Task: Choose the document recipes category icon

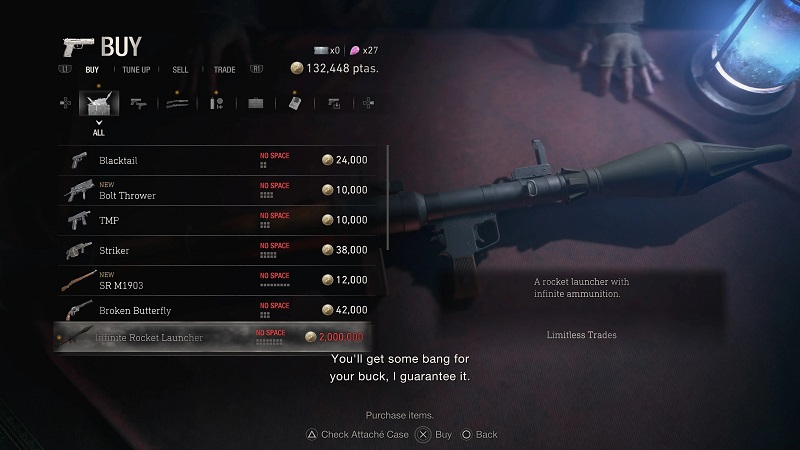Action: point(294,103)
